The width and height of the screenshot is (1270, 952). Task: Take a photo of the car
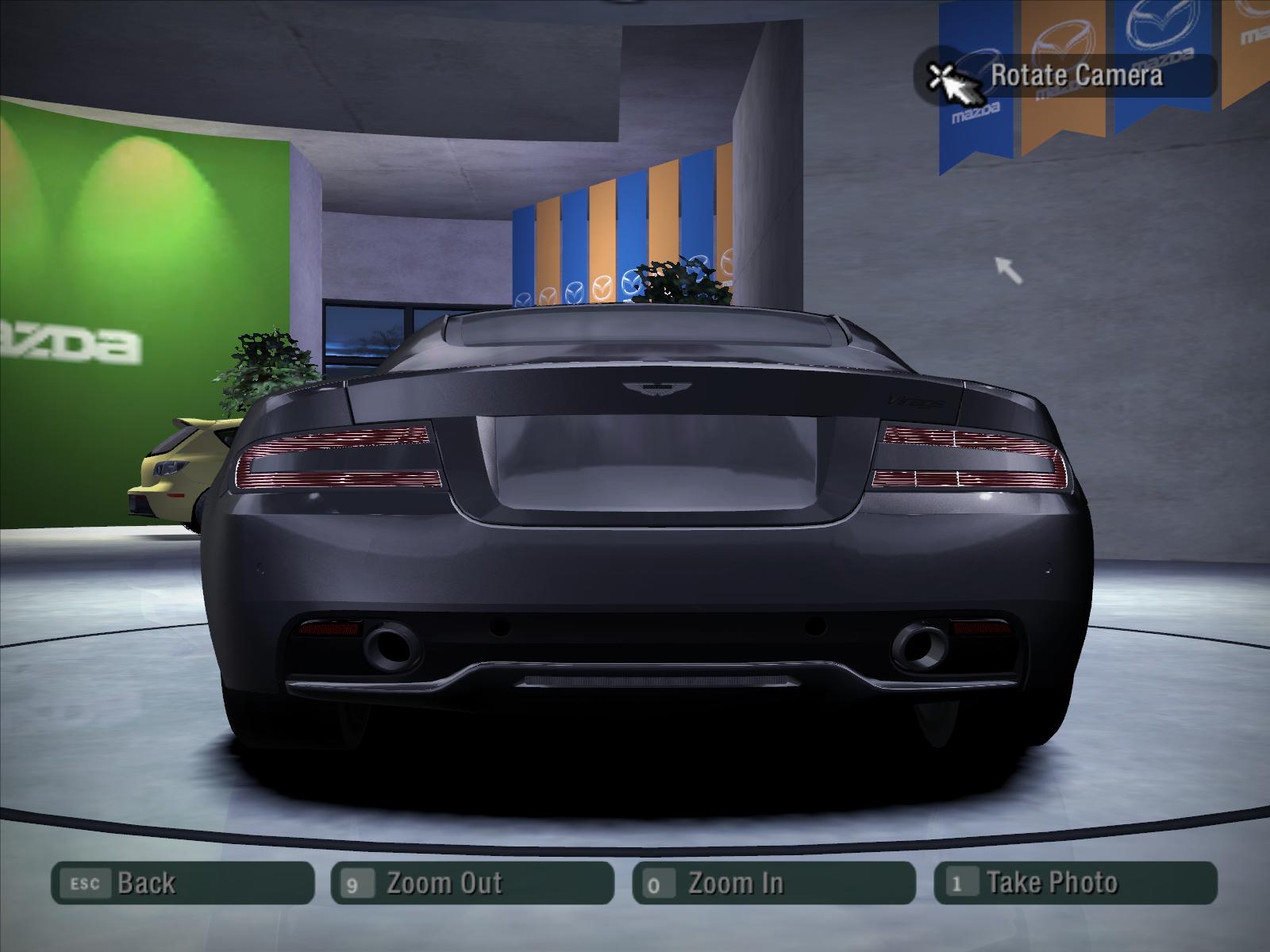tap(1075, 882)
